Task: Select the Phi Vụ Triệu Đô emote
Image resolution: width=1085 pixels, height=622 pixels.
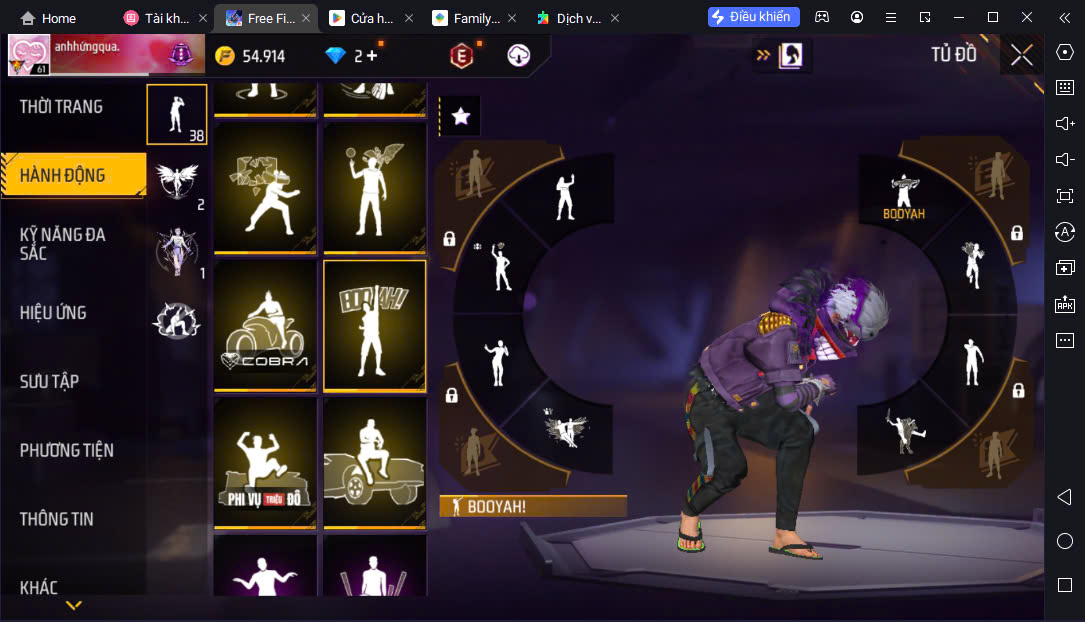Action: [265, 462]
